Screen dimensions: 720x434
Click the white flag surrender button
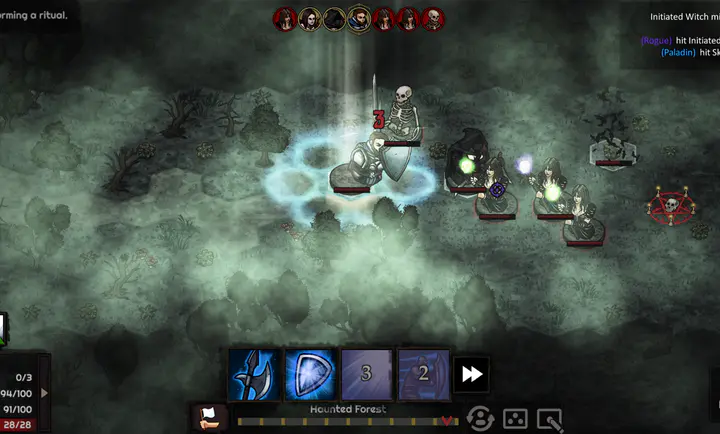coord(210,418)
